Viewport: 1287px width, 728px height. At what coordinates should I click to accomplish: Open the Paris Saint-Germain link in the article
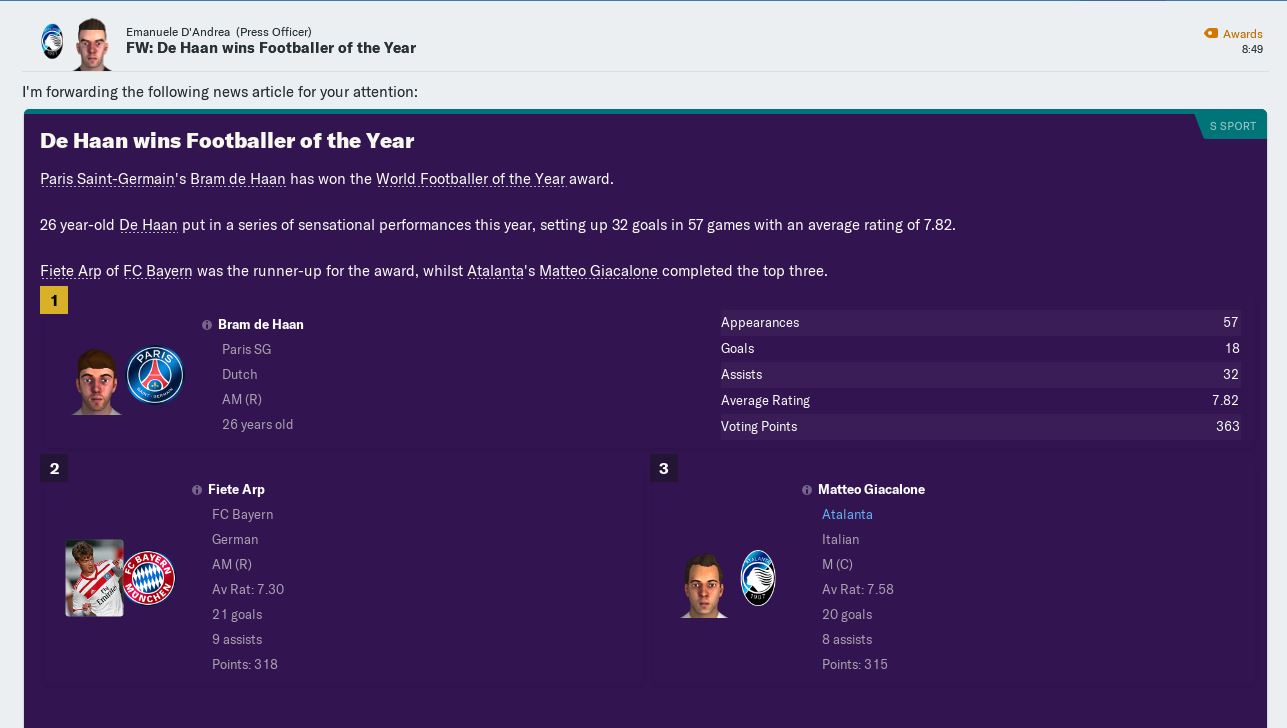click(x=107, y=179)
